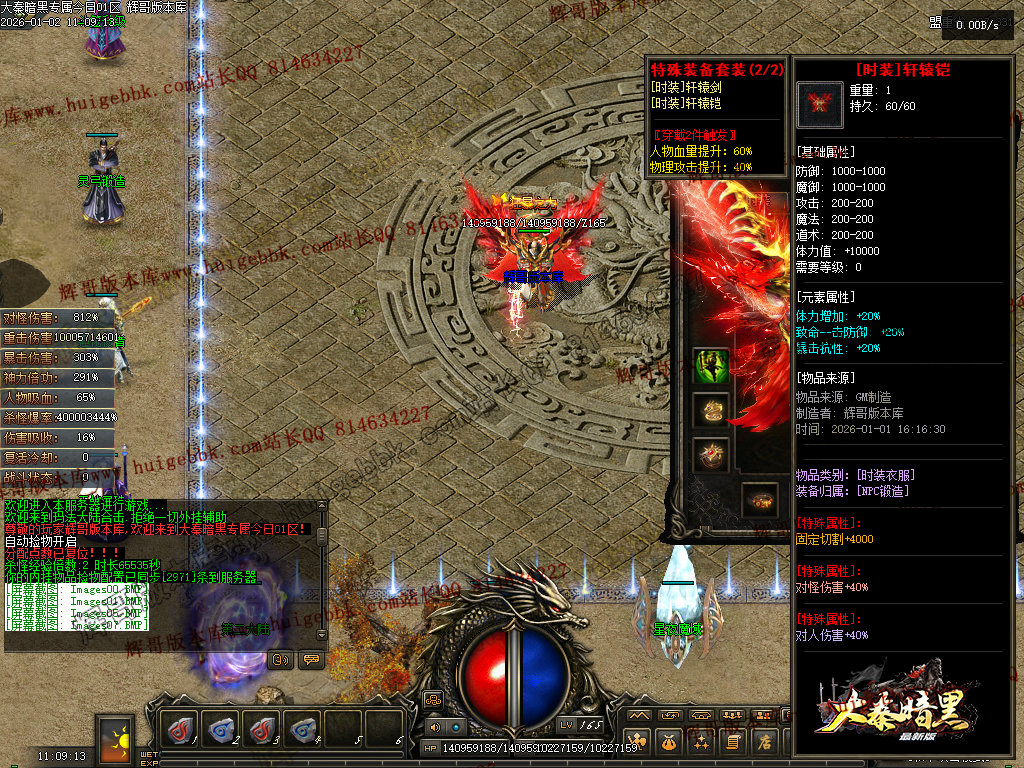Use the blue rune in hotbar slot 2
This screenshot has height=768, width=1024.
222,730
